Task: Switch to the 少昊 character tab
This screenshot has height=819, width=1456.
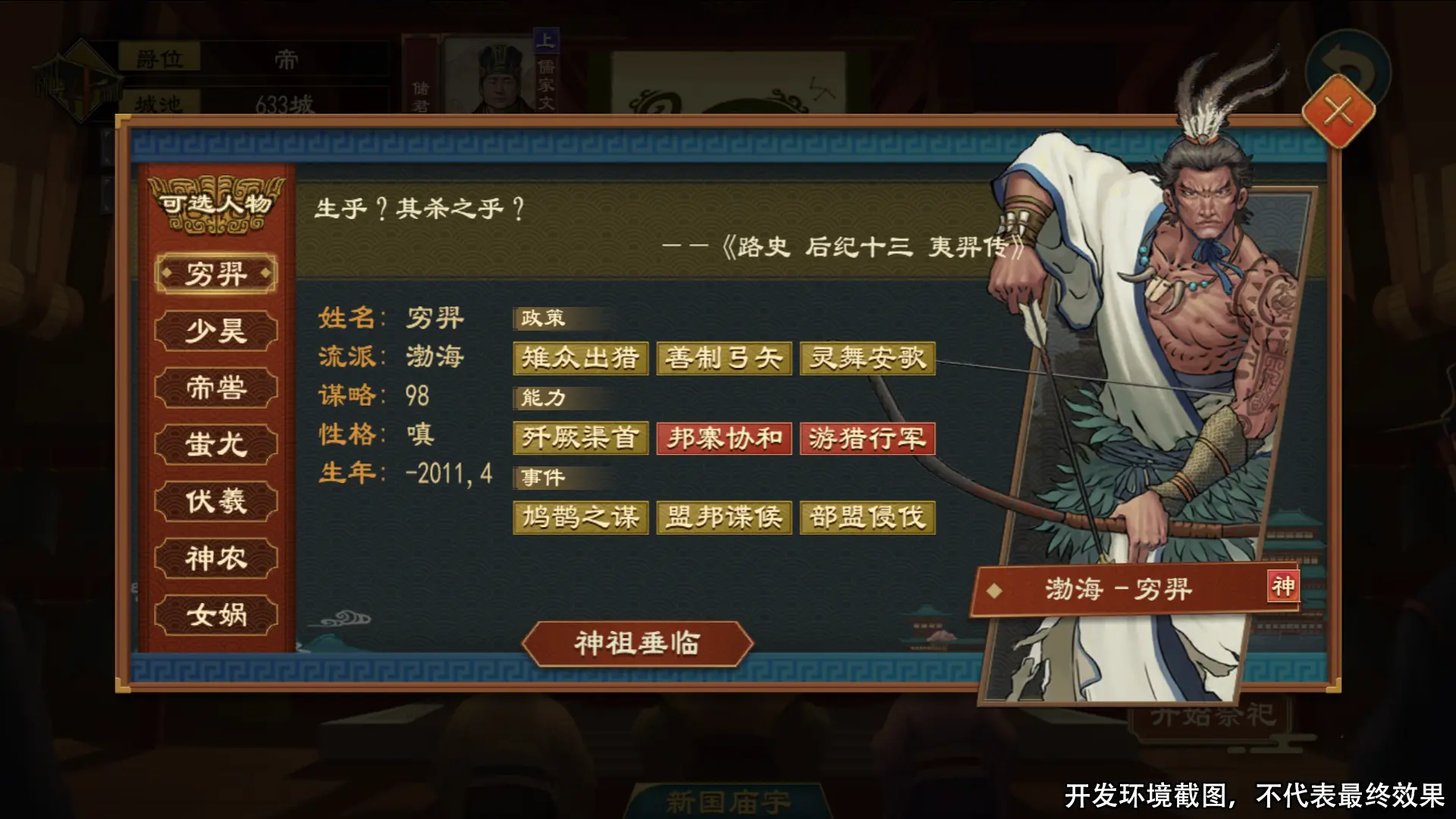Action: [x=215, y=330]
